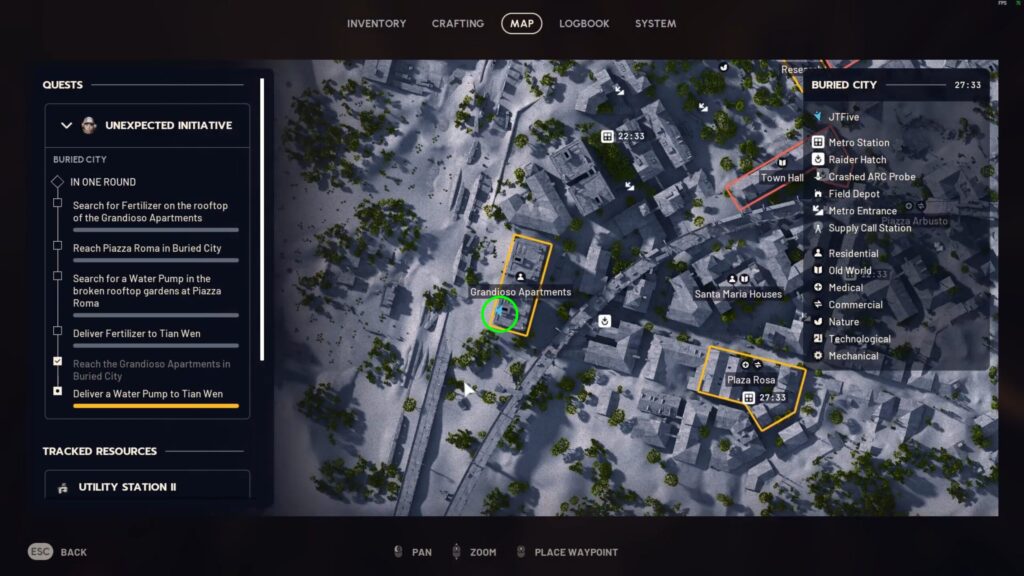Select the Grandioso Apartments map label
This screenshot has width=1024, height=576.
click(520, 292)
